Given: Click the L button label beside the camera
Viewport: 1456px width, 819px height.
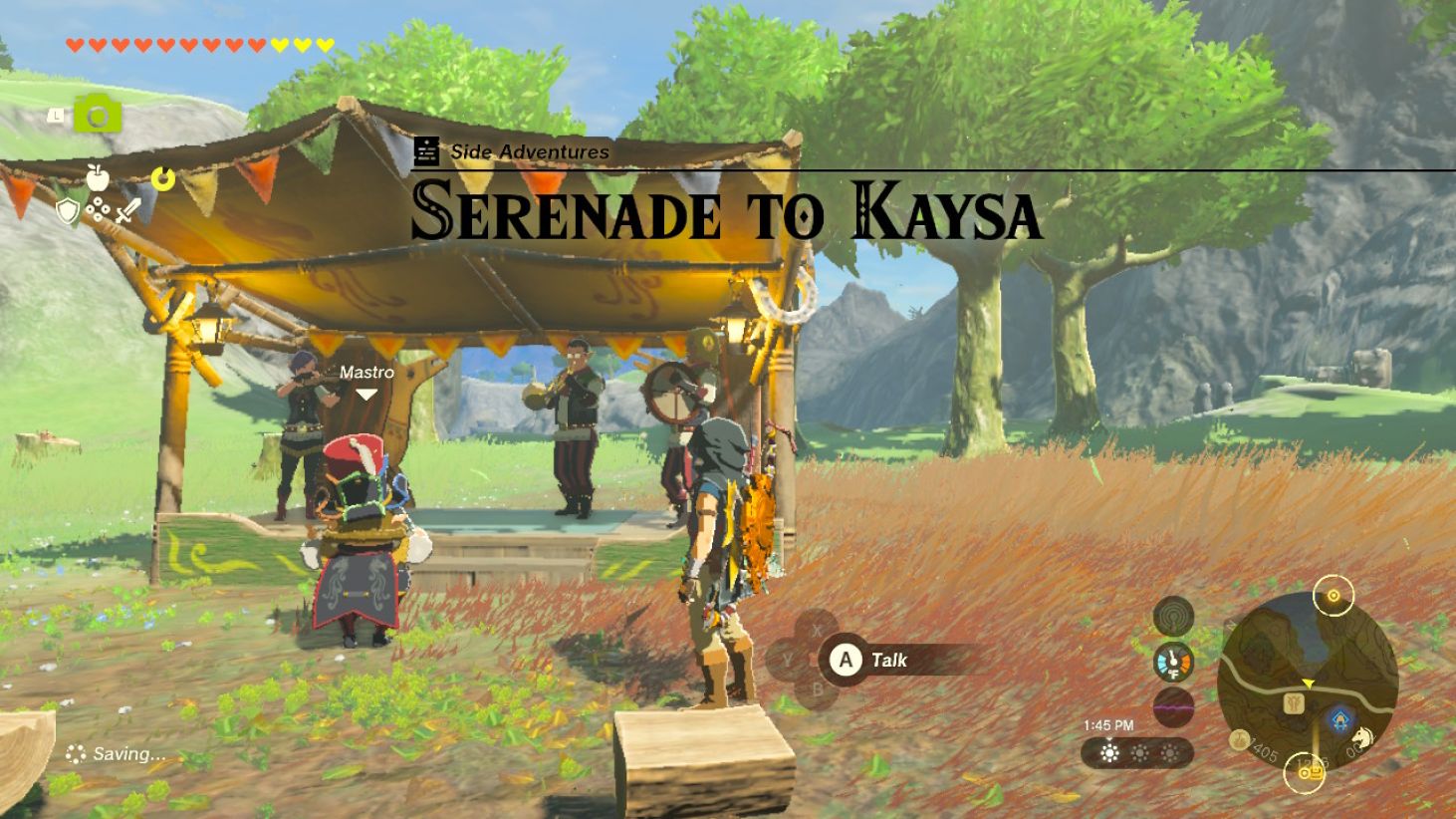Looking at the screenshot, I should point(56,116).
